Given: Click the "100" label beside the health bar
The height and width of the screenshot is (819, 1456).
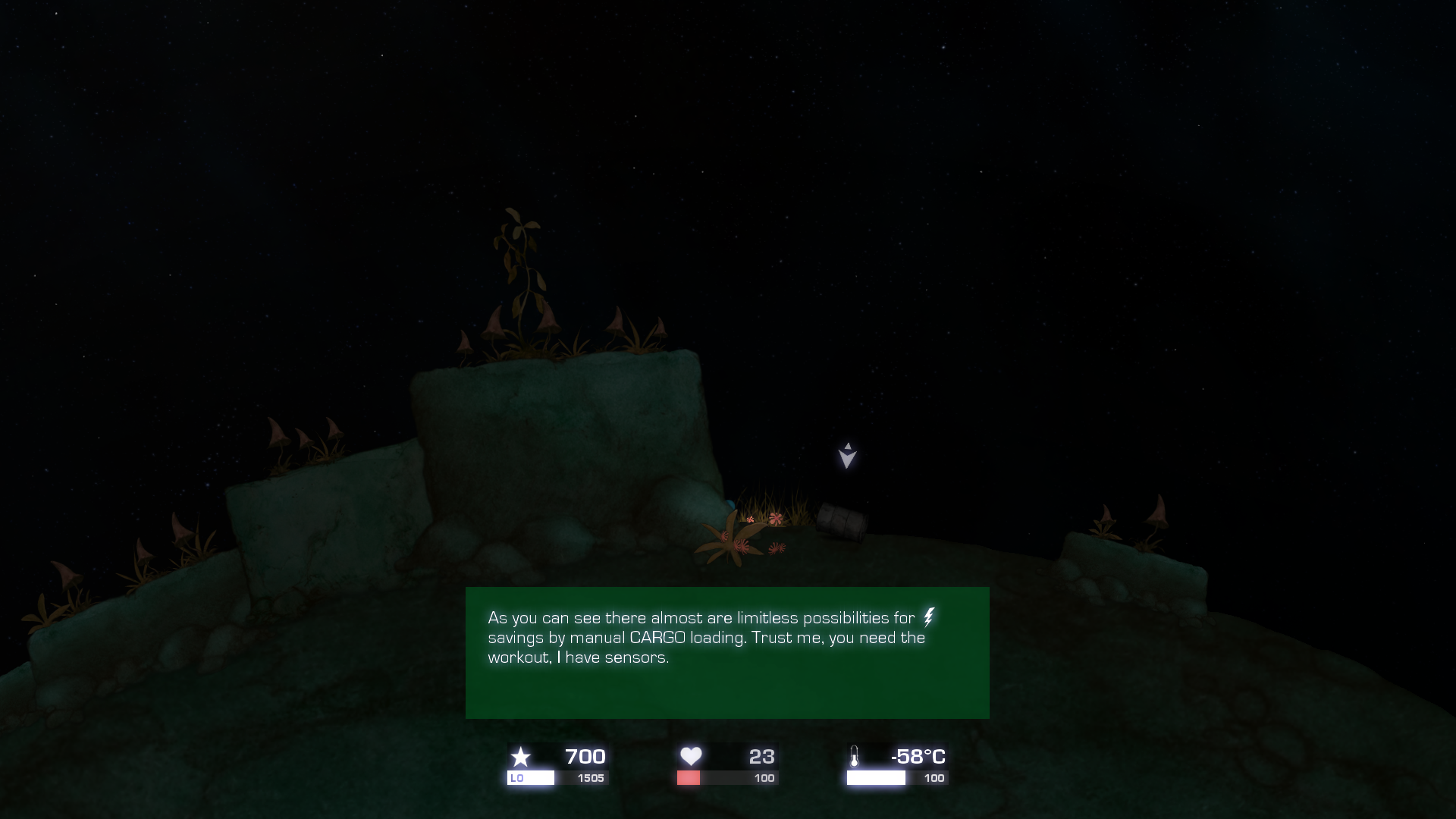Looking at the screenshot, I should point(764,778).
